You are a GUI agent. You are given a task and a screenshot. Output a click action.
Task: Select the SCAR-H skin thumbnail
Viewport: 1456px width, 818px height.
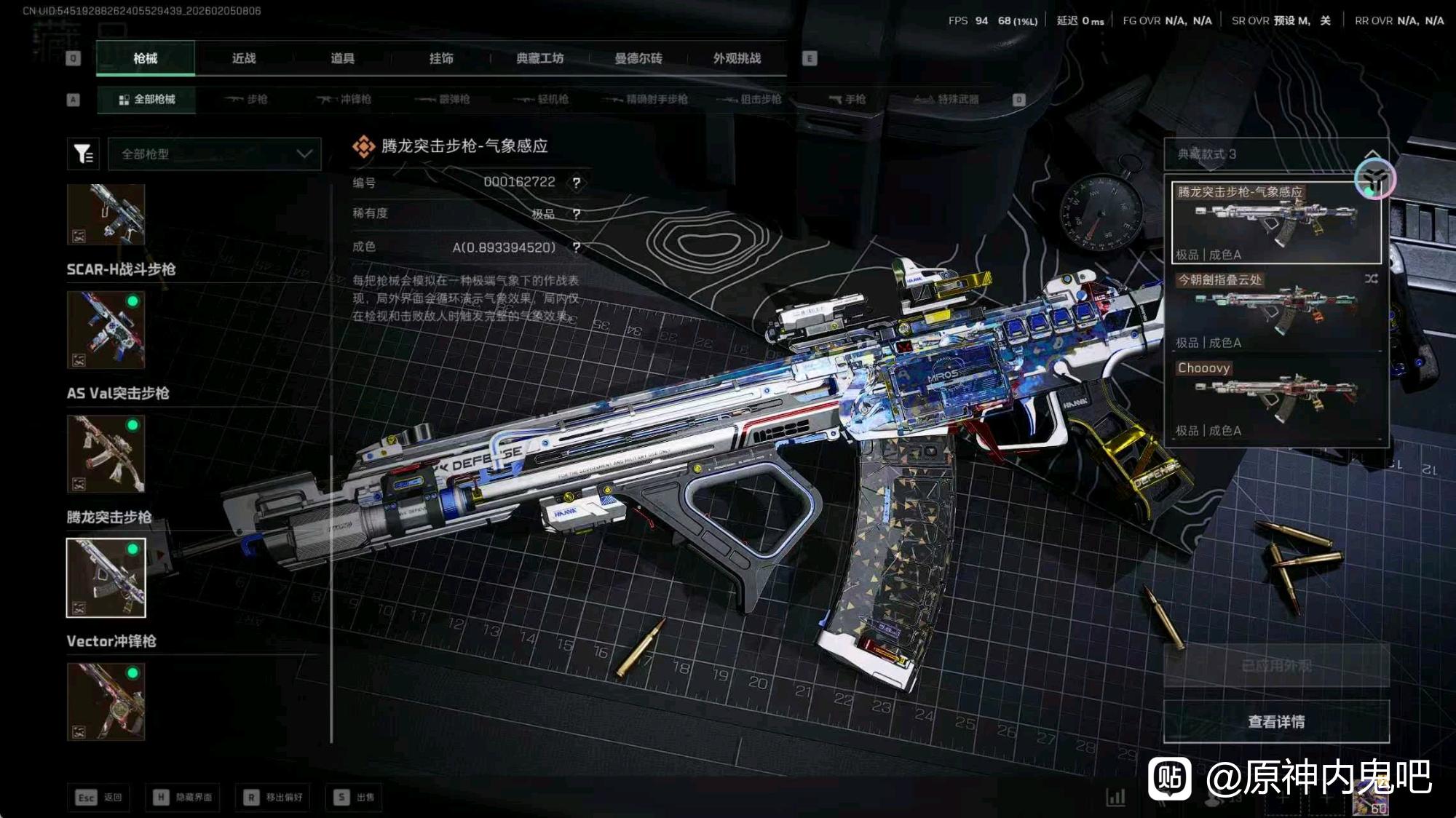point(106,330)
